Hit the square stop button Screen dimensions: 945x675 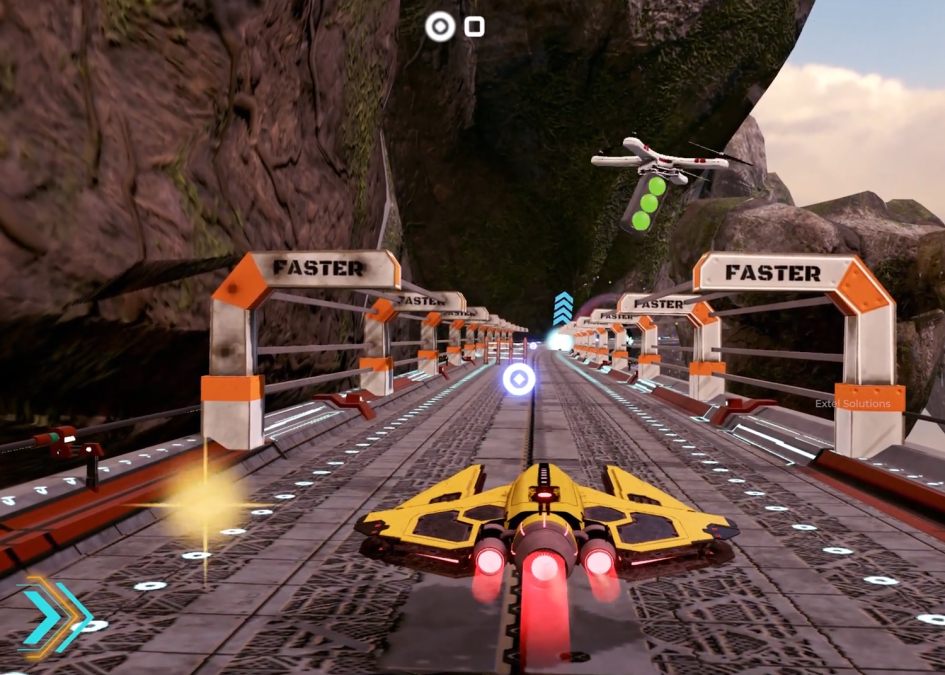point(475,27)
